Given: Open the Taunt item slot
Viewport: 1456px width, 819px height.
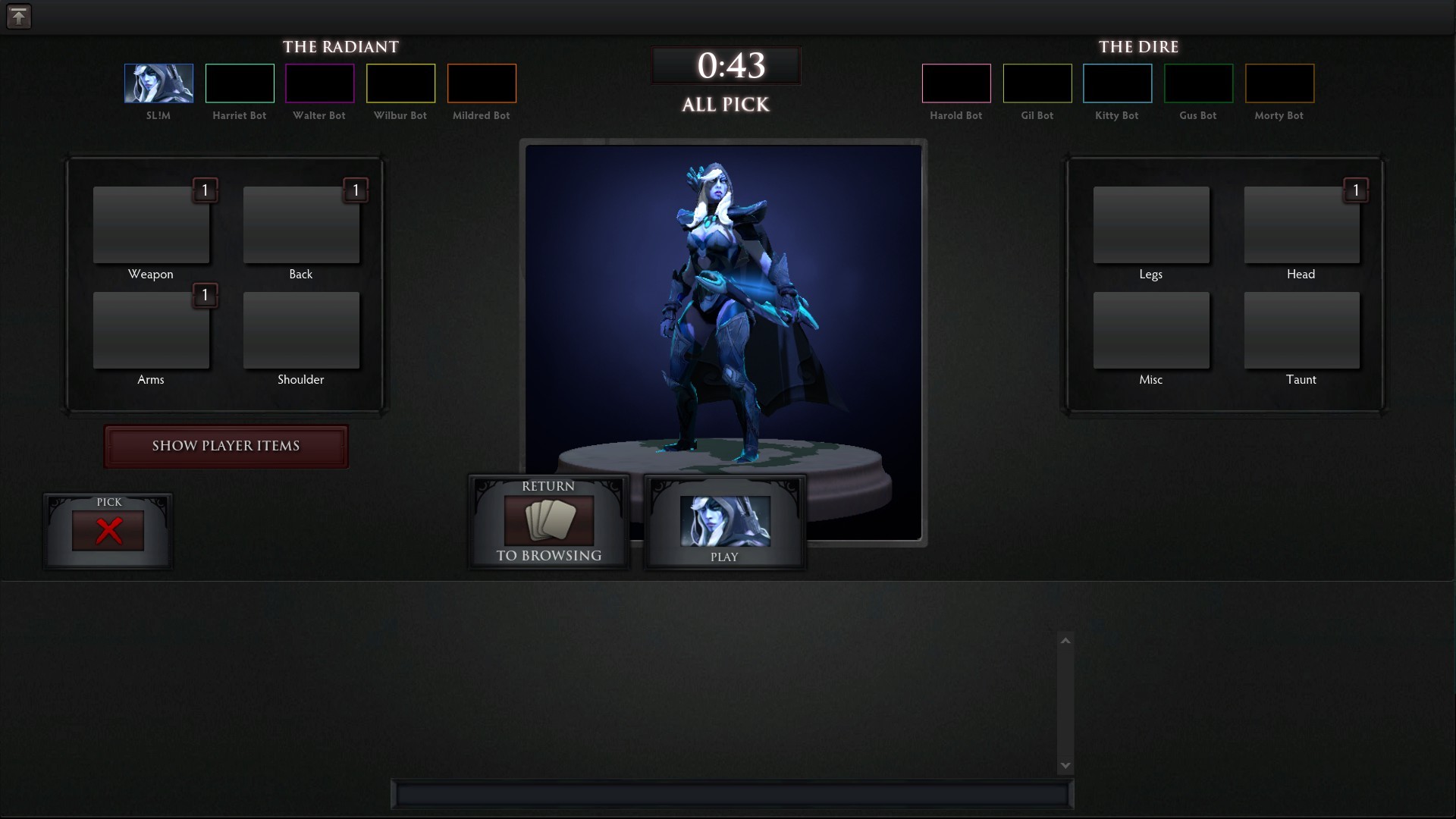Looking at the screenshot, I should (x=1301, y=331).
